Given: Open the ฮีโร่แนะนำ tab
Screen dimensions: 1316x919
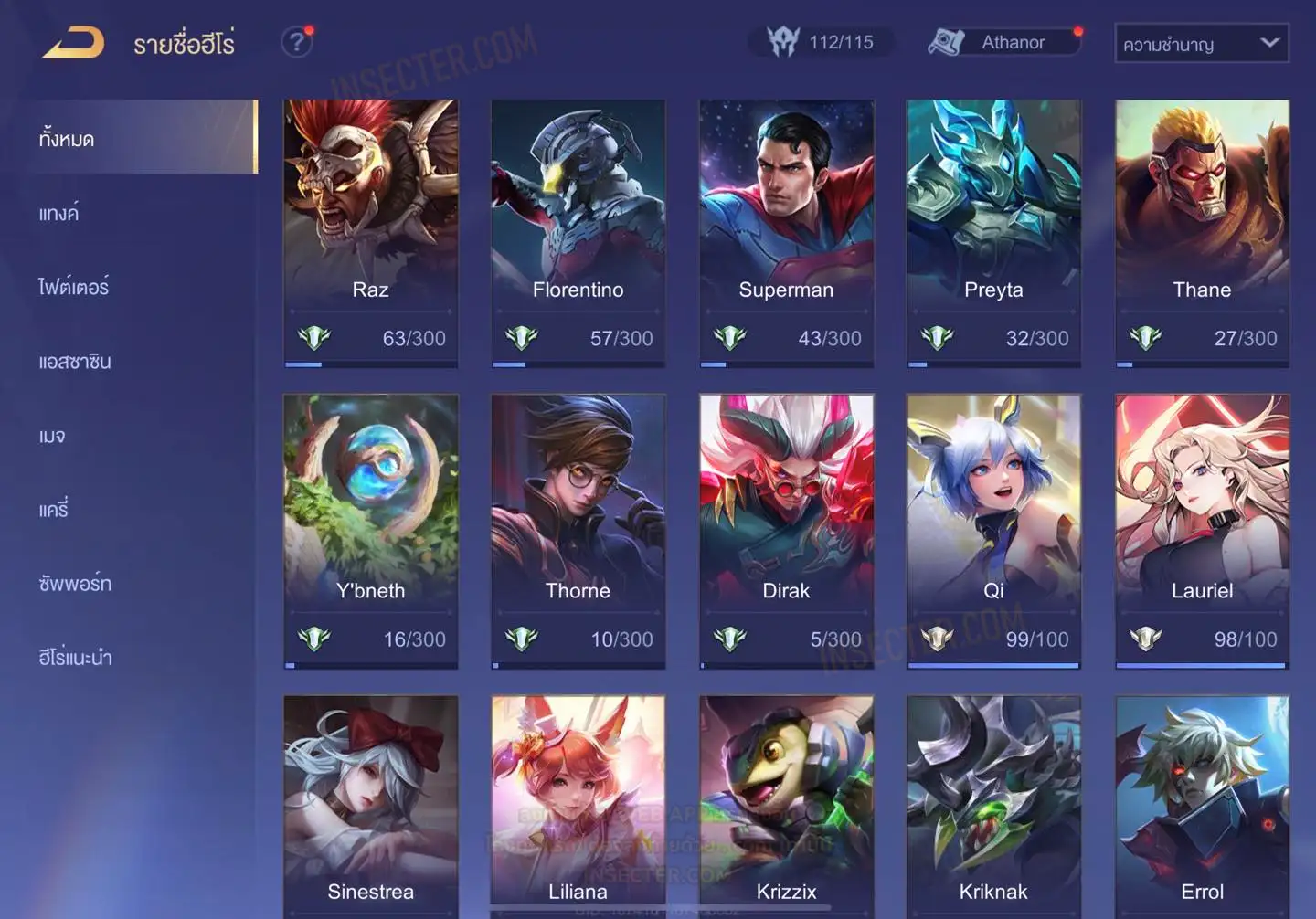Looking at the screenshot, I should point(75,658).
